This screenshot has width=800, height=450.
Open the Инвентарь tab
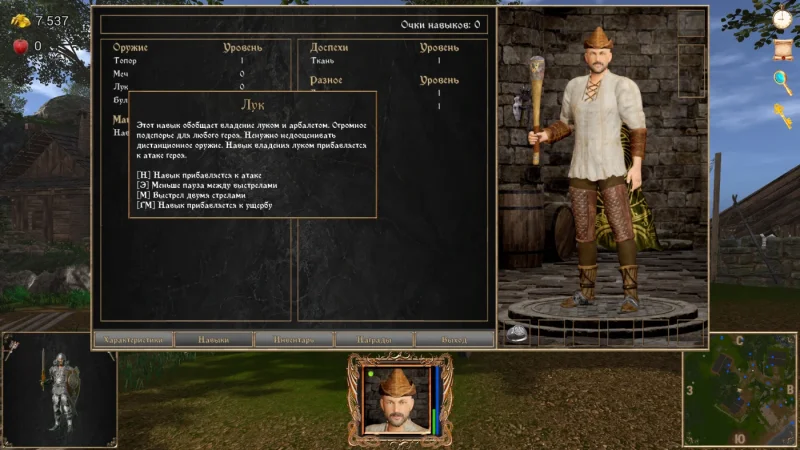pyautogui.click(x=293, y=339)
